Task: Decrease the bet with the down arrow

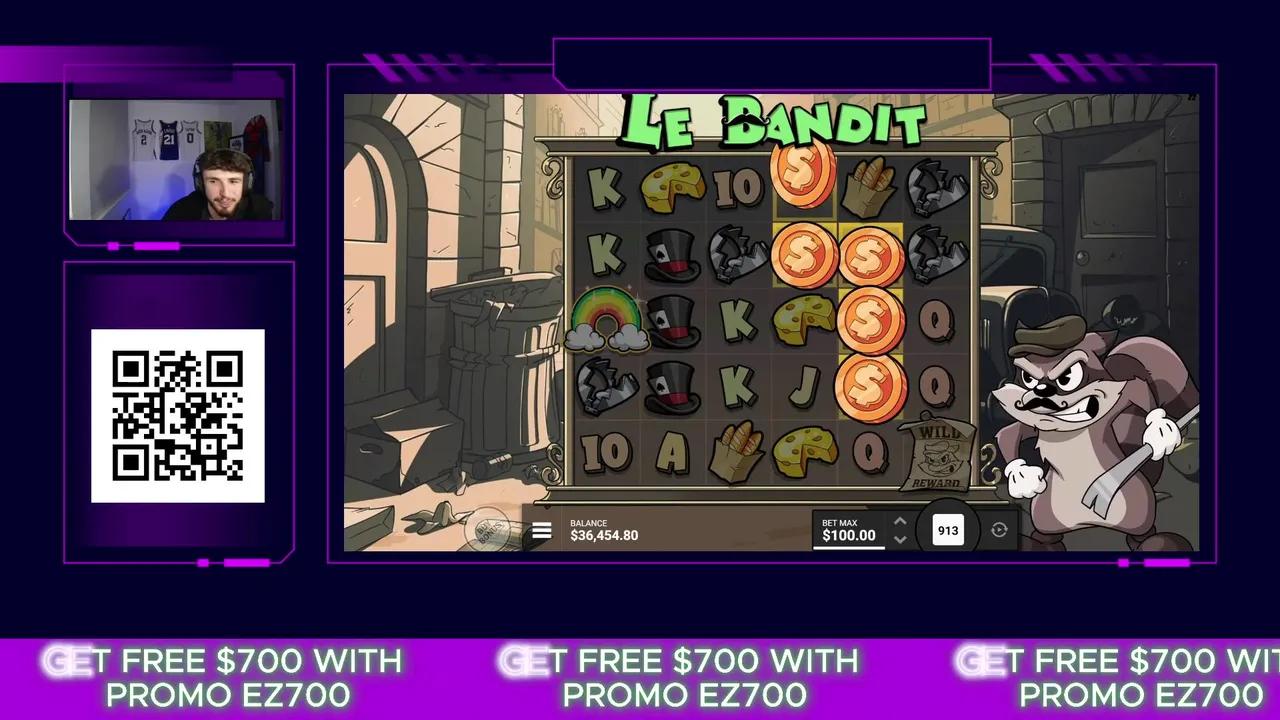Action: 899,540
